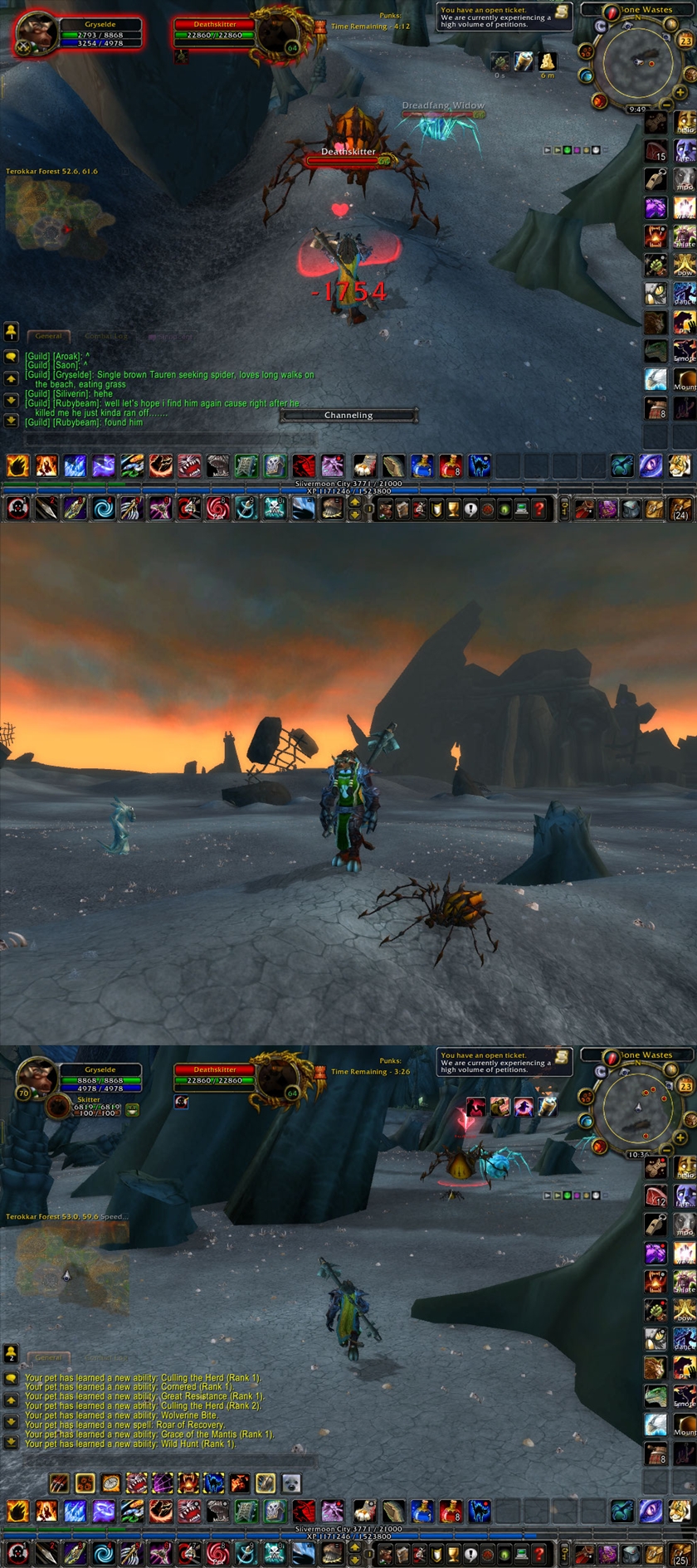Image resolution: width=697 pixels, height=1568 pixels.
Task: Activate the blue cat pet ability
Action: tap(214, 1483)
